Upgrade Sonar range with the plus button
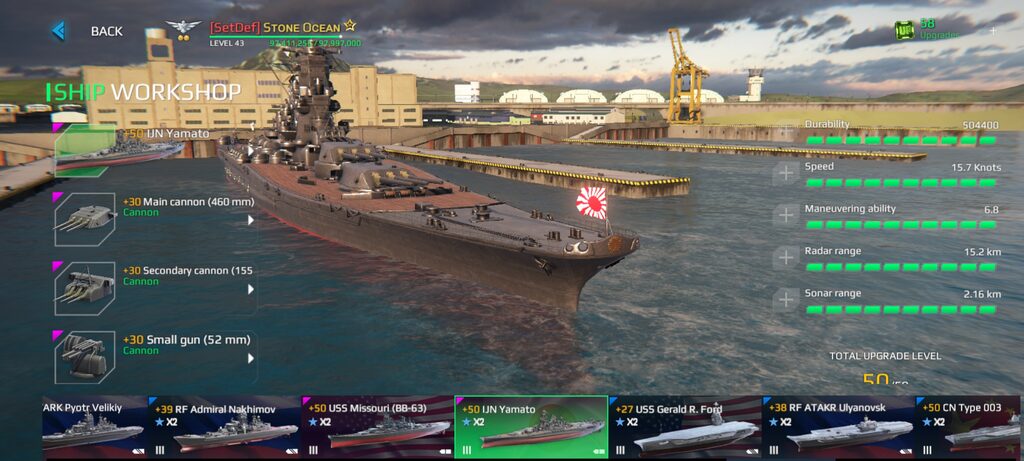The height and width of the screenshot is (461, 1024). tap(787, 299)
